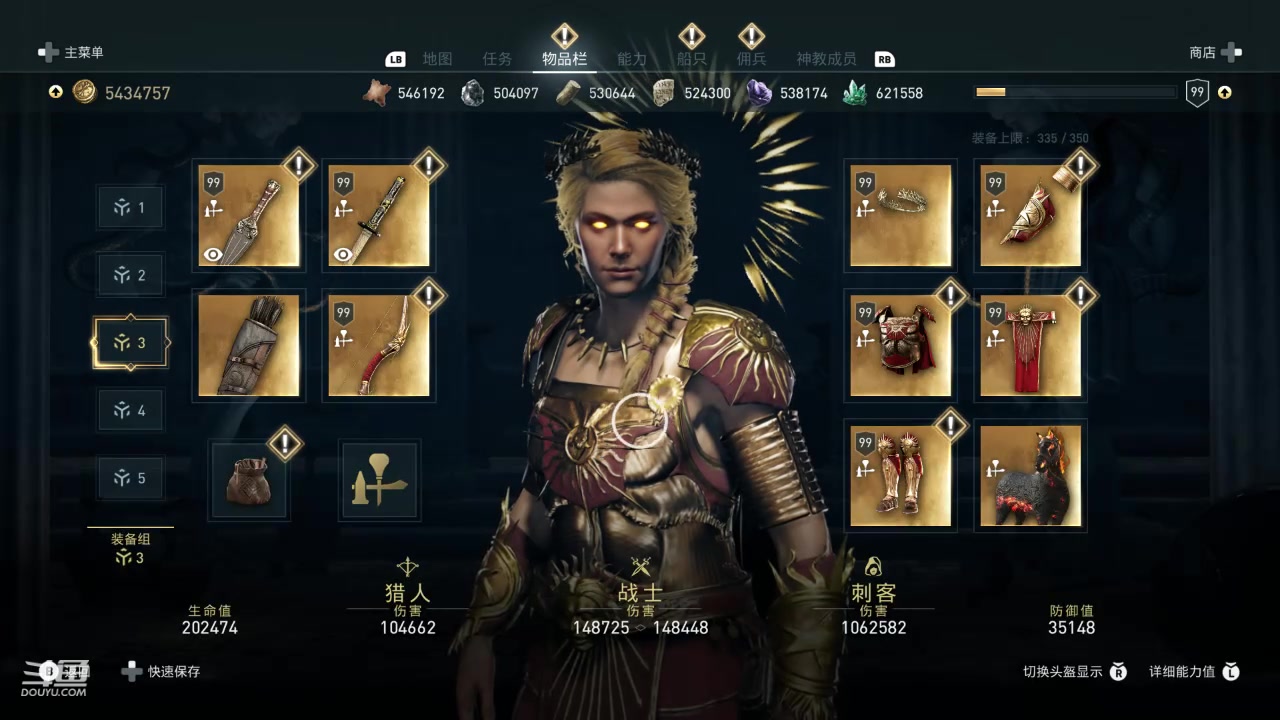Select equipment loadout 4
This screenshot has width=1280, height=720.
[130, 410]
